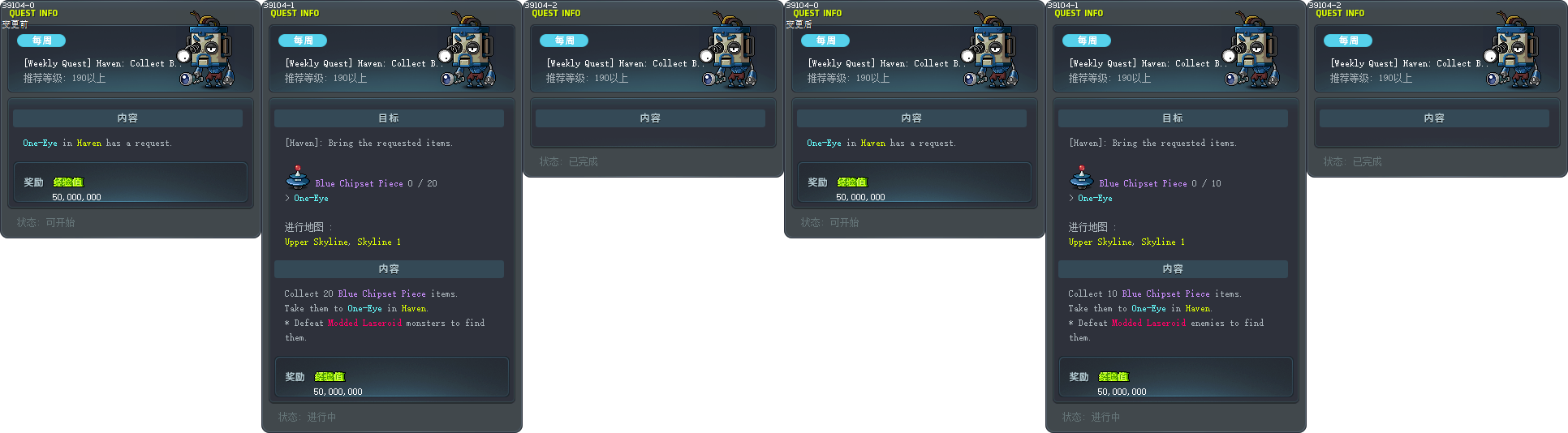Select the Blue Chipset Piece 0 / 10 requirement
Screen dimensions: 1568x433
pyautogui.click(x=1159, y=183)
